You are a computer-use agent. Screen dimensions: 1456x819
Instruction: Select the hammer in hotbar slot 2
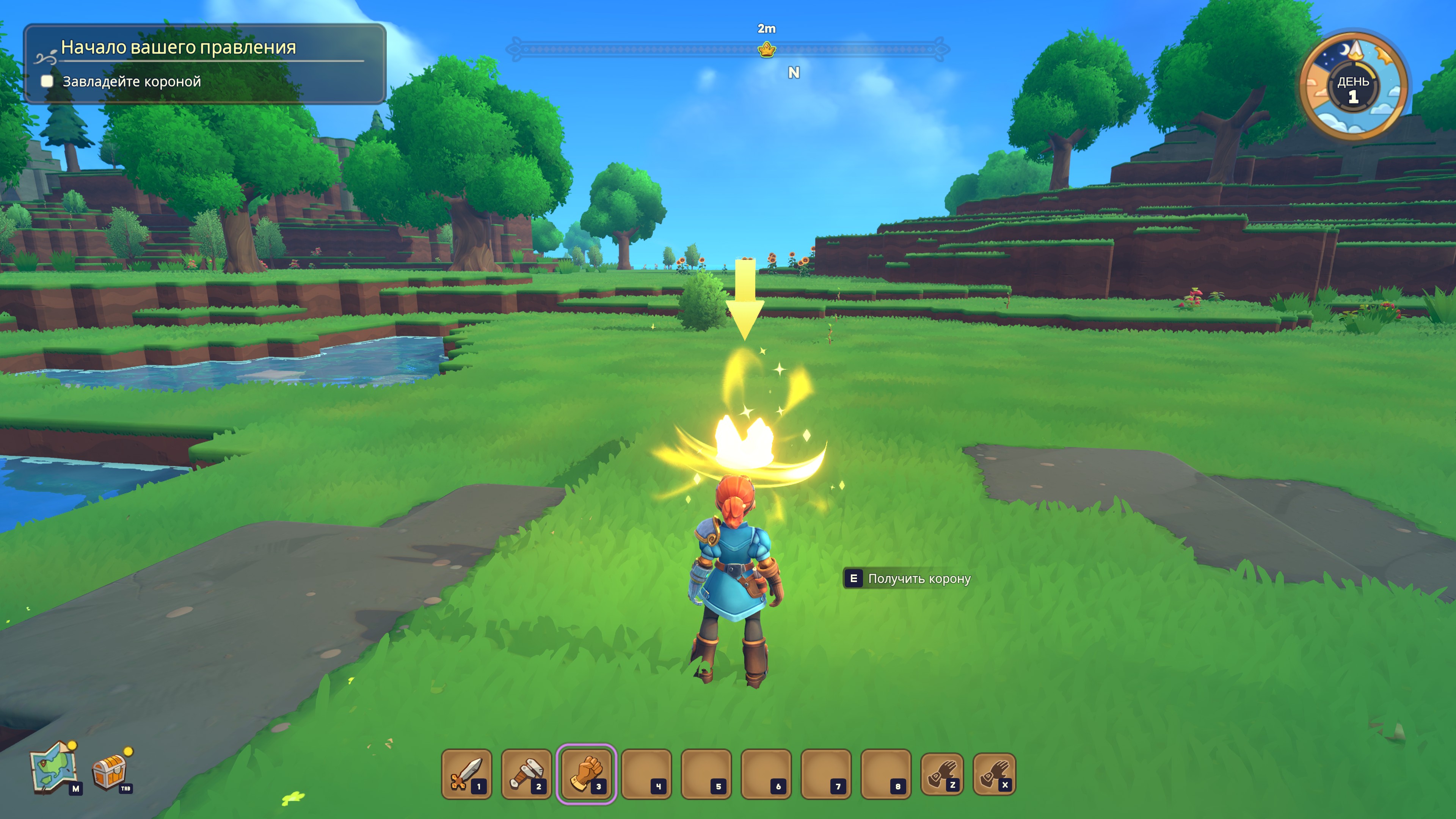(x=526, y=773)
